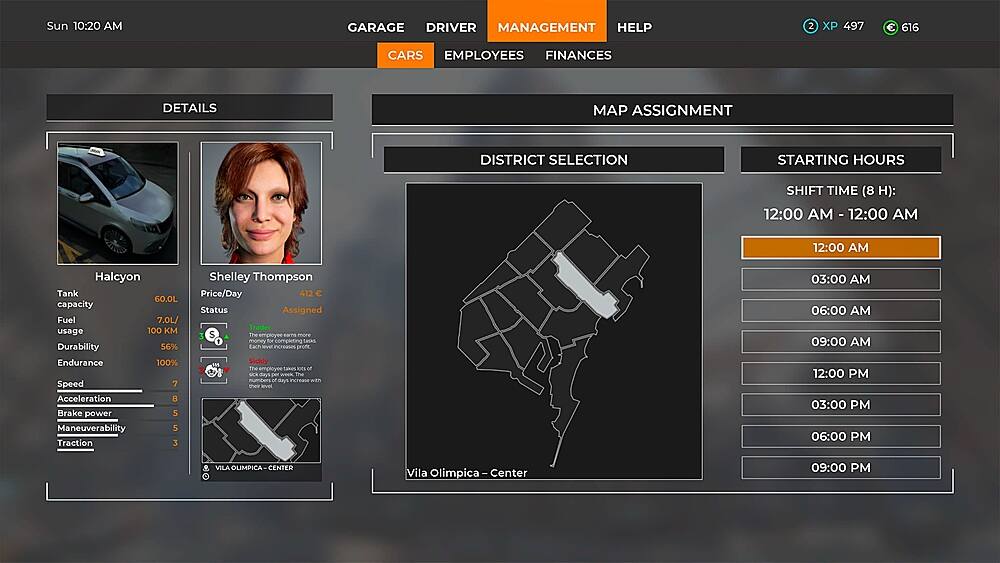Open the Finances sub-tab
This screenshot has width=1000, height=563.
click(x=578, y=55)
